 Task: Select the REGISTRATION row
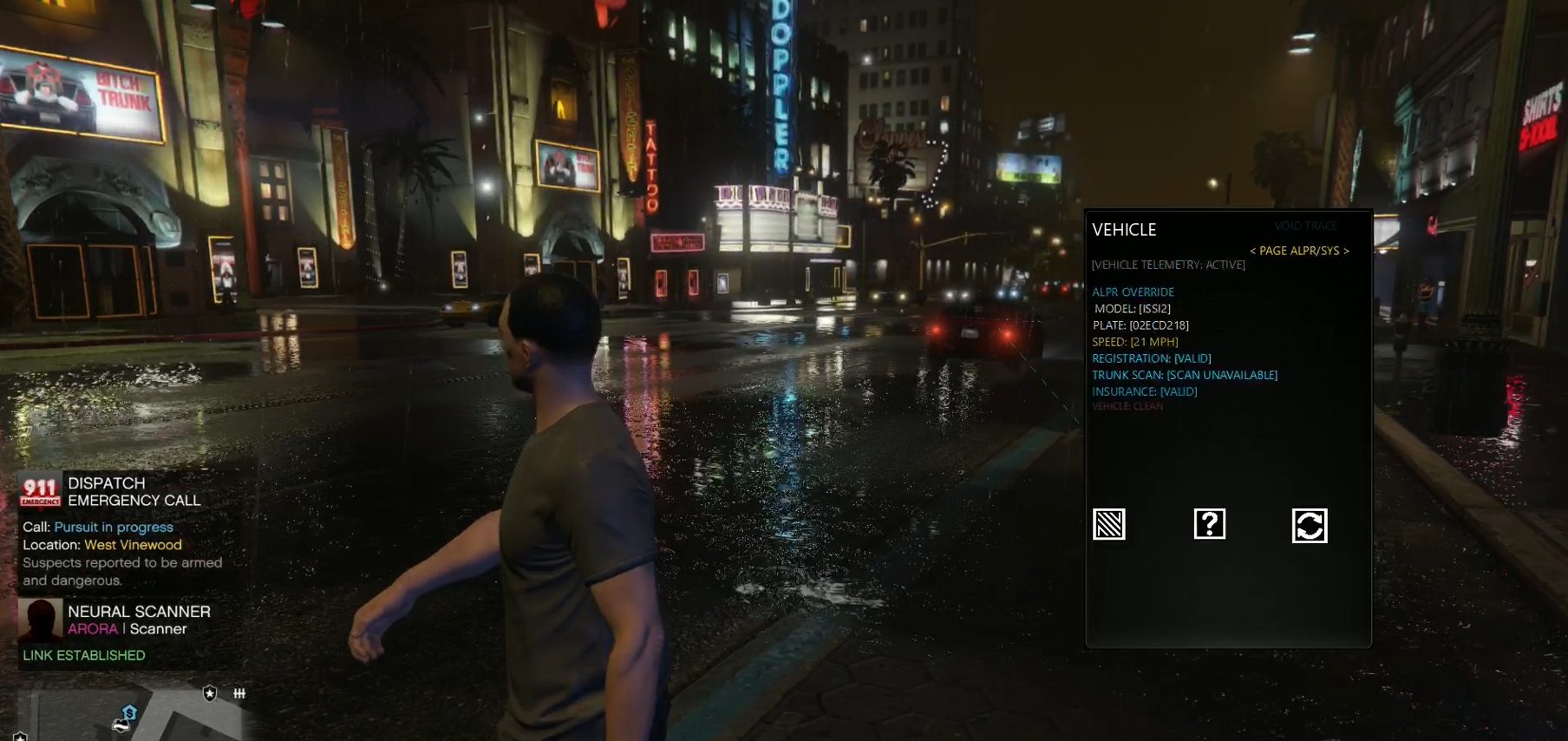pos(1151,358)
